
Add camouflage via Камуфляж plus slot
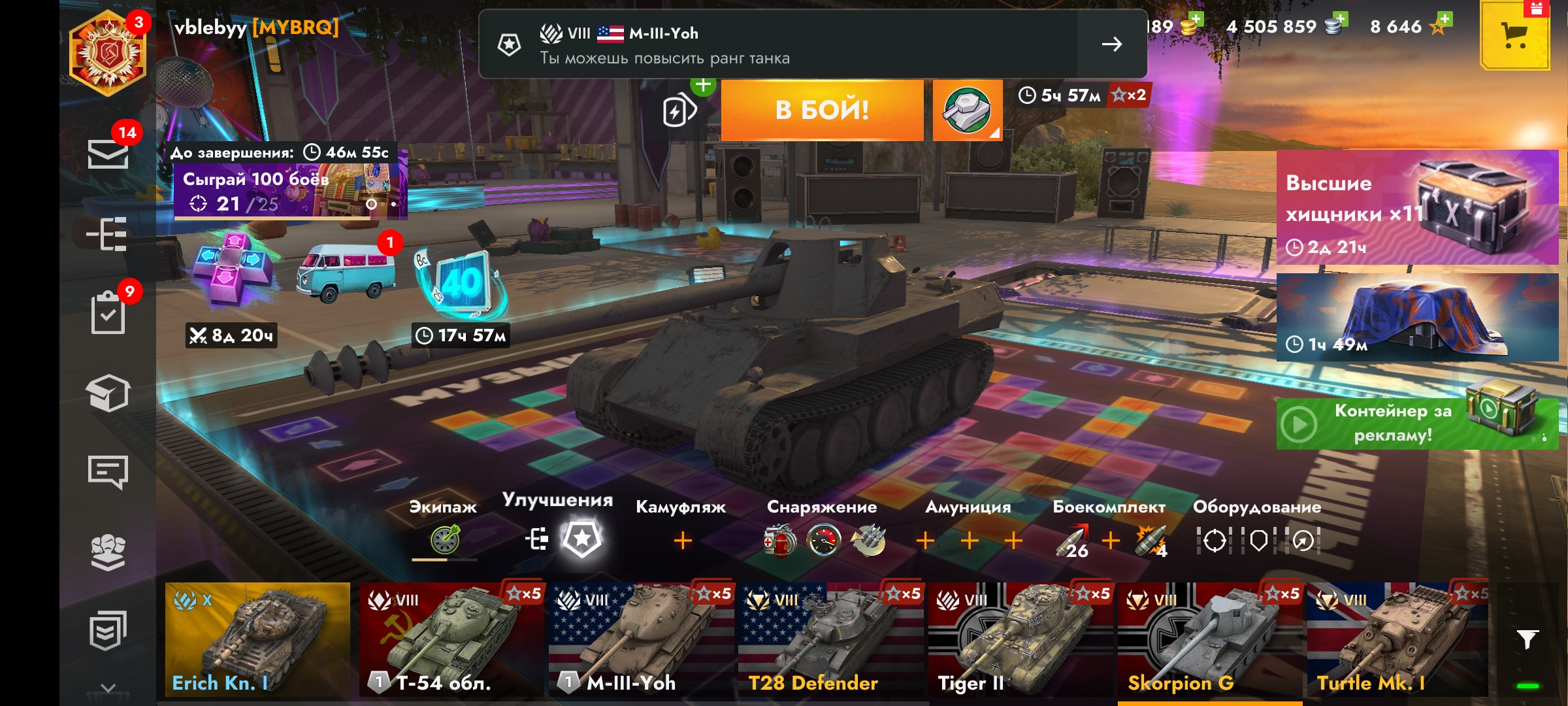pyautogui.click(x=682, y=541)
